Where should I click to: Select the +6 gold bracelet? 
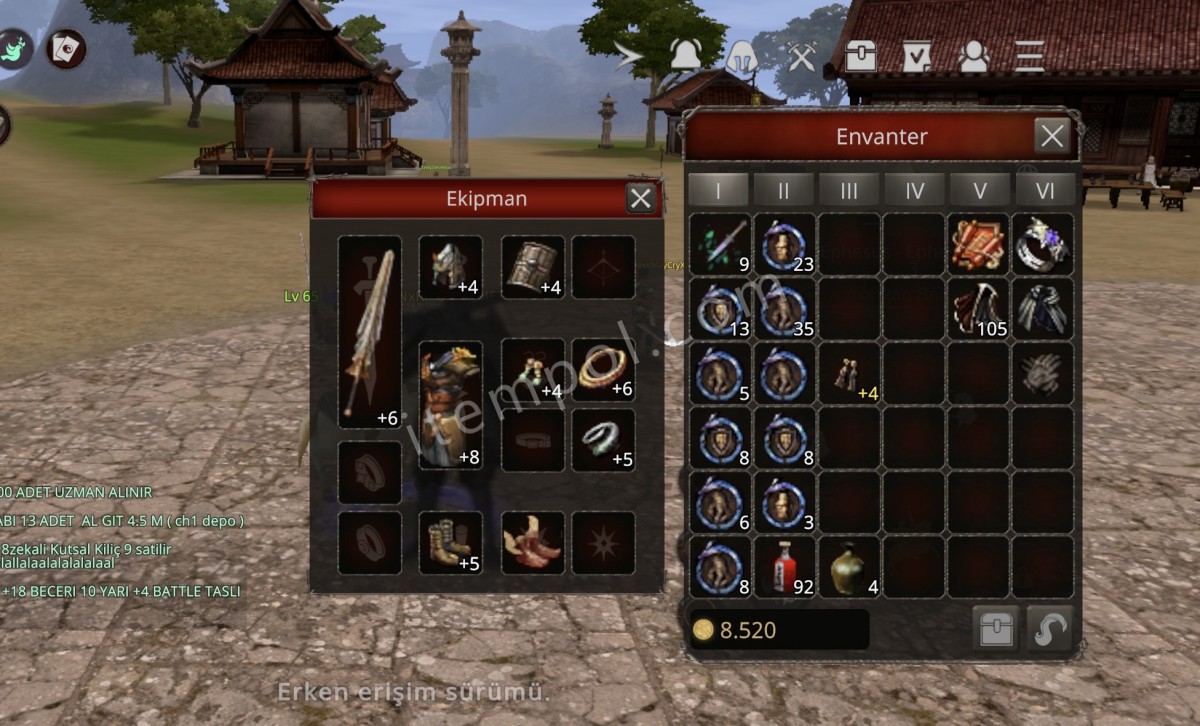(603, 370)
